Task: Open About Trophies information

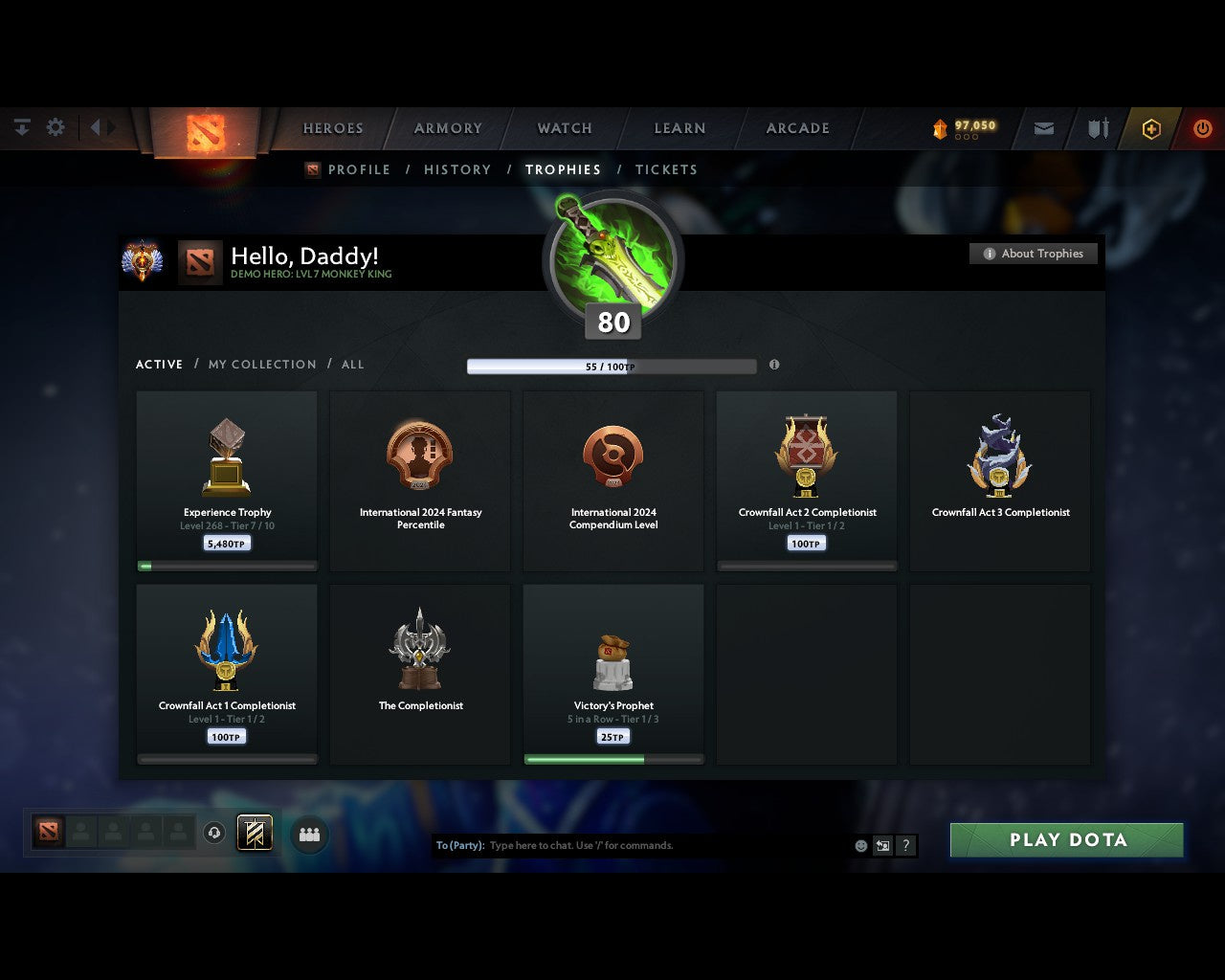Action: click(1034, 254)
